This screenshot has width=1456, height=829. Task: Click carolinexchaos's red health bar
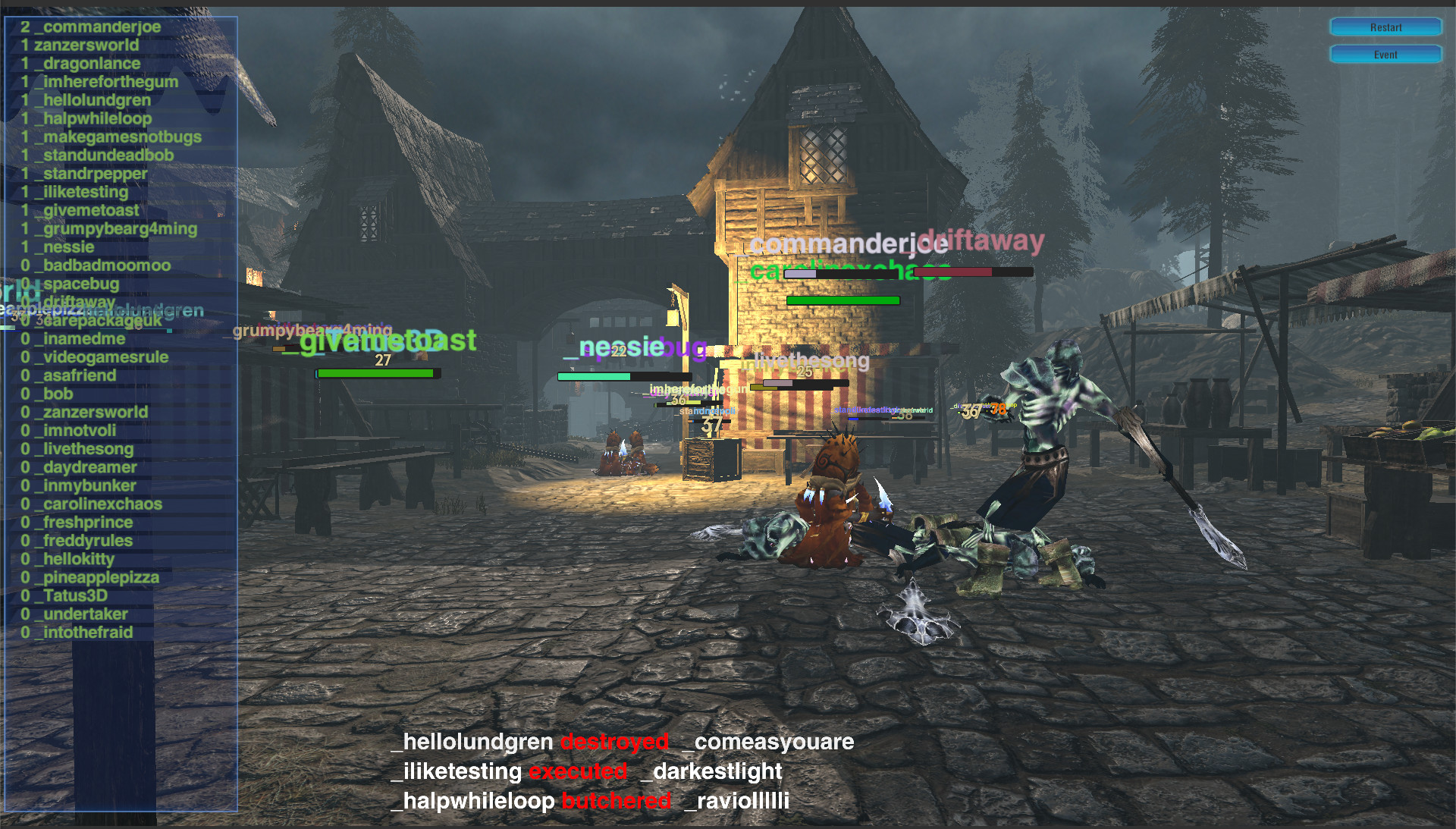[x=955, y=271]
